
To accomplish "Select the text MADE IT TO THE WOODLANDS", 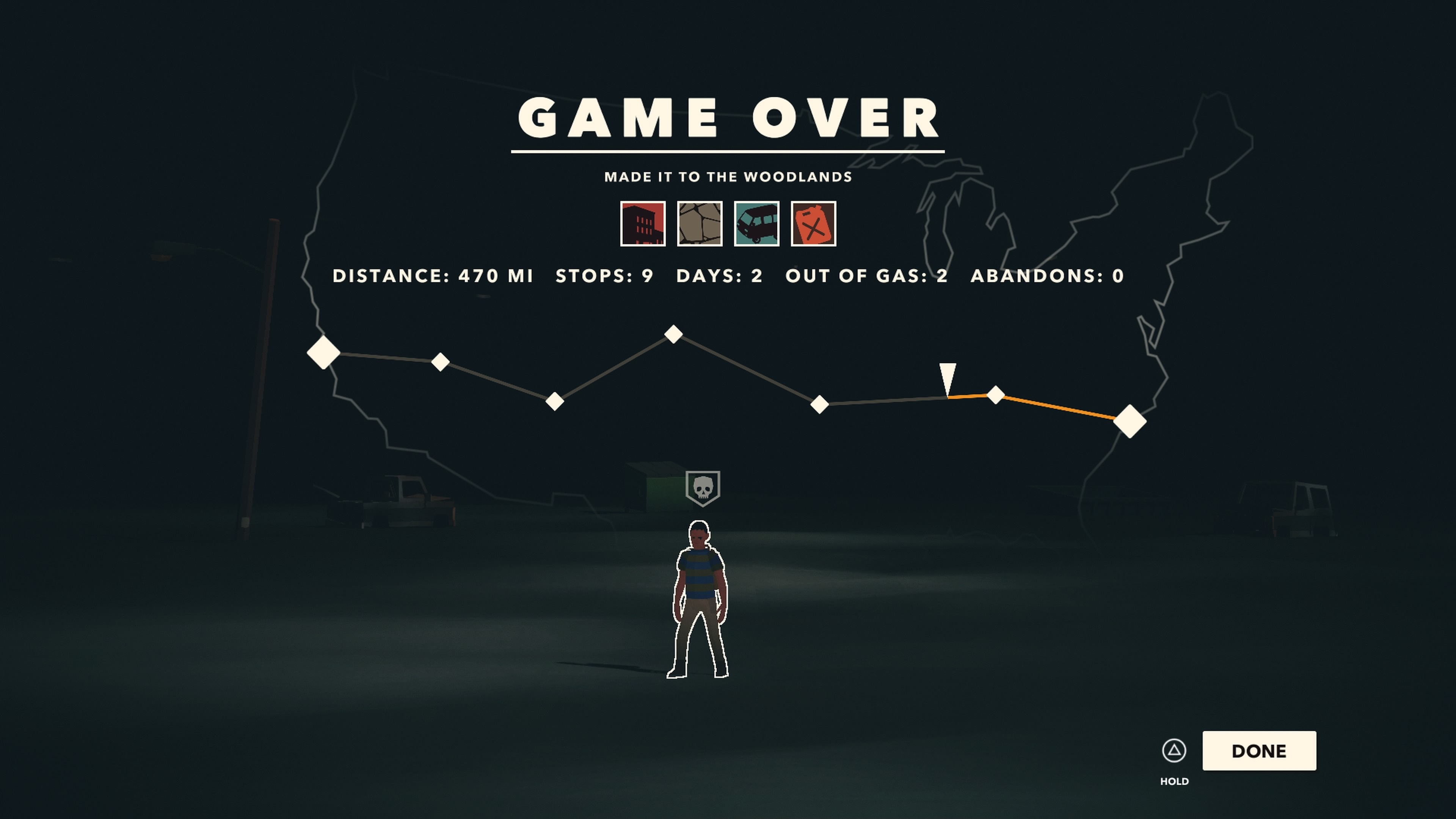I will pyautogui.click(x=728, y=176).
